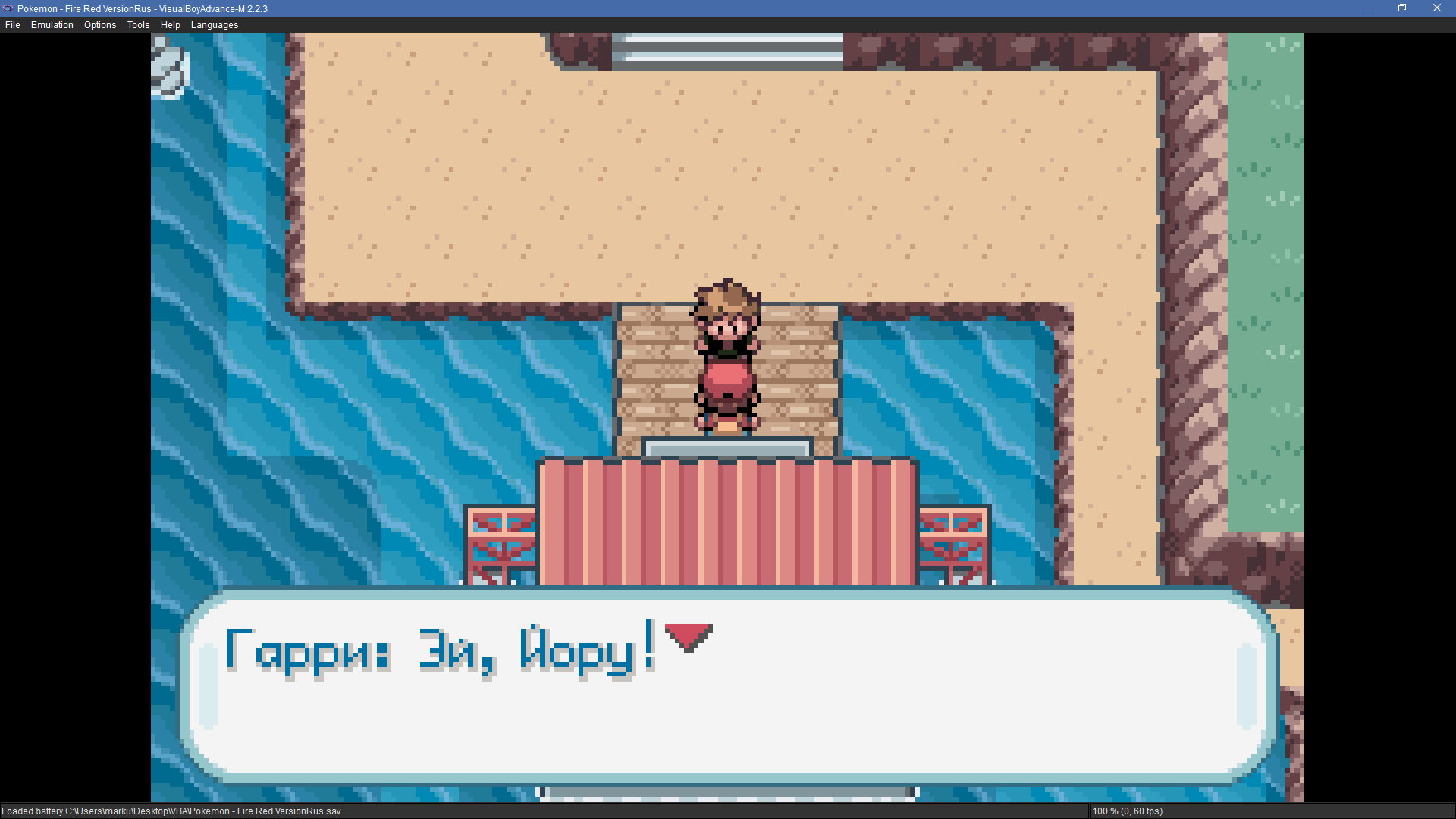This screenshot has height=819, width=1456.
Task: Open the emulator File menu
Action: click(13, 25)
